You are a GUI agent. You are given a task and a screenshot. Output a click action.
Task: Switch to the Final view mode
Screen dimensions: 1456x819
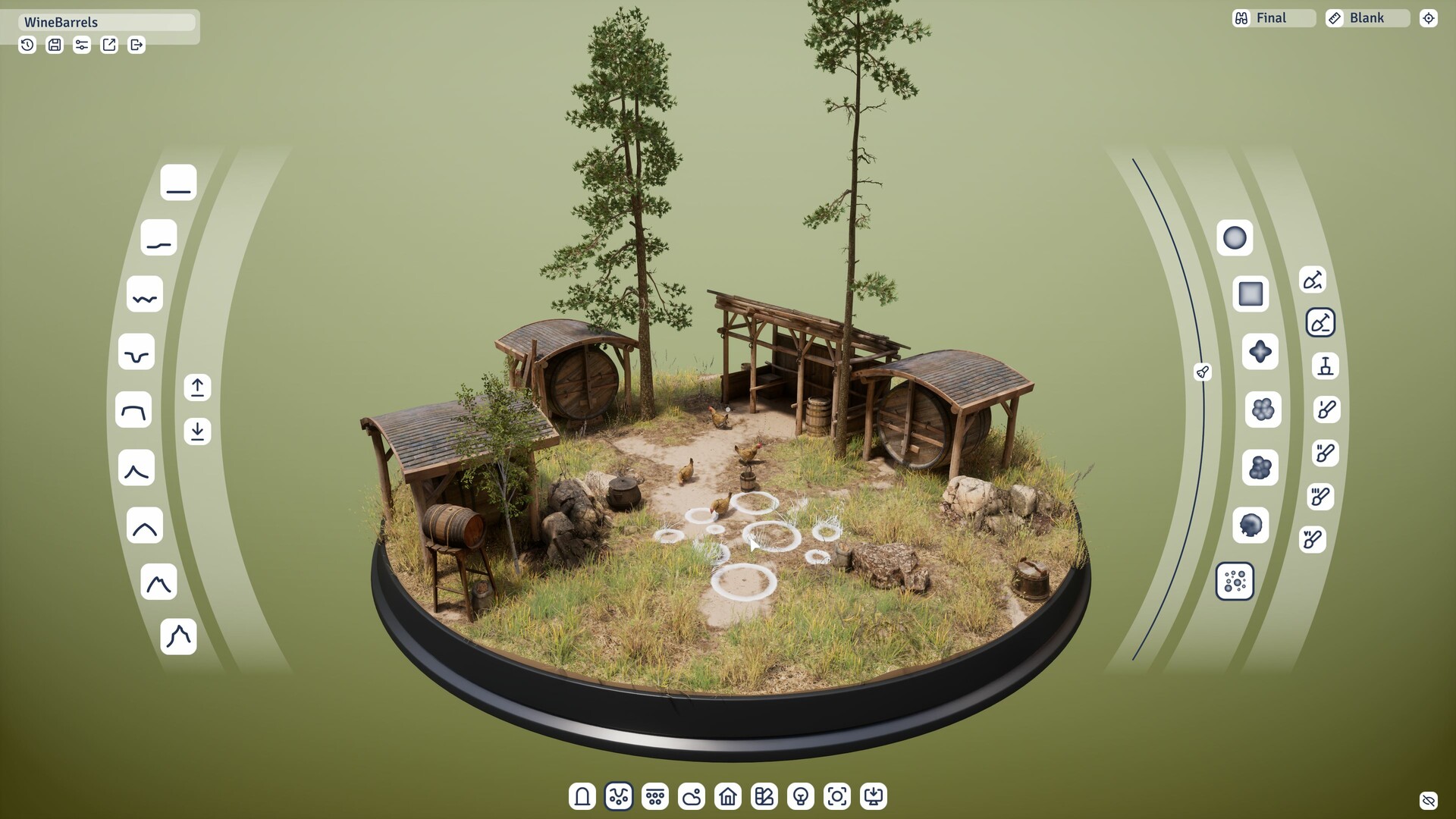tap(1272, 17)
